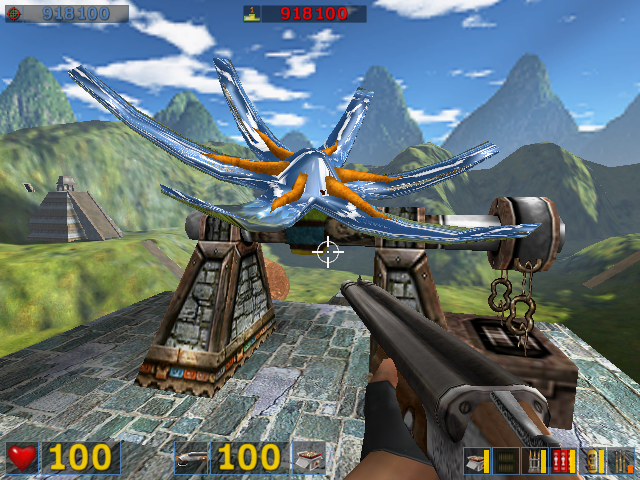
Task: Click the red heart health icon
Action: 22,458
